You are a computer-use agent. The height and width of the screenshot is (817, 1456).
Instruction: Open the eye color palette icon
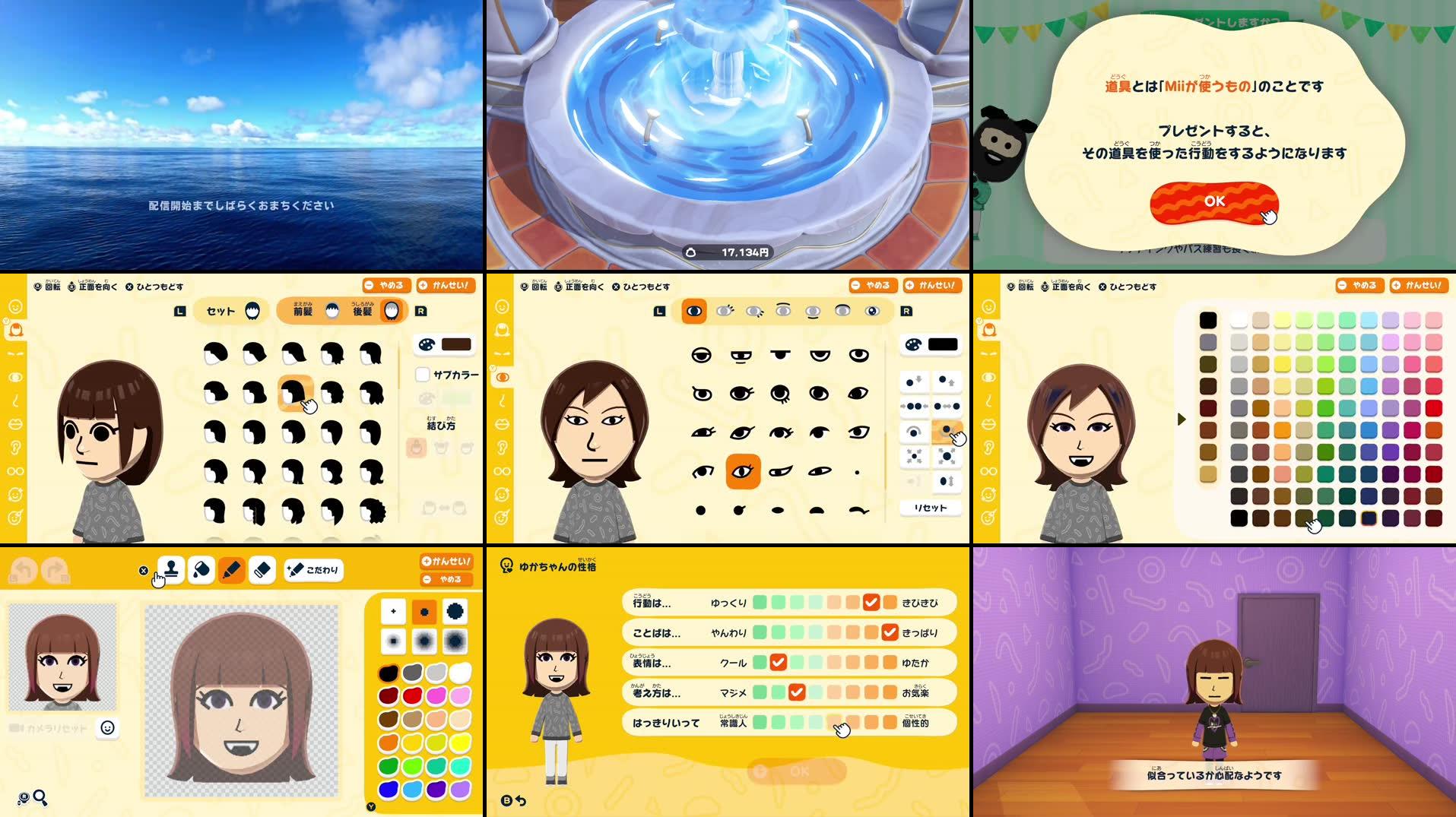point(912,344)
